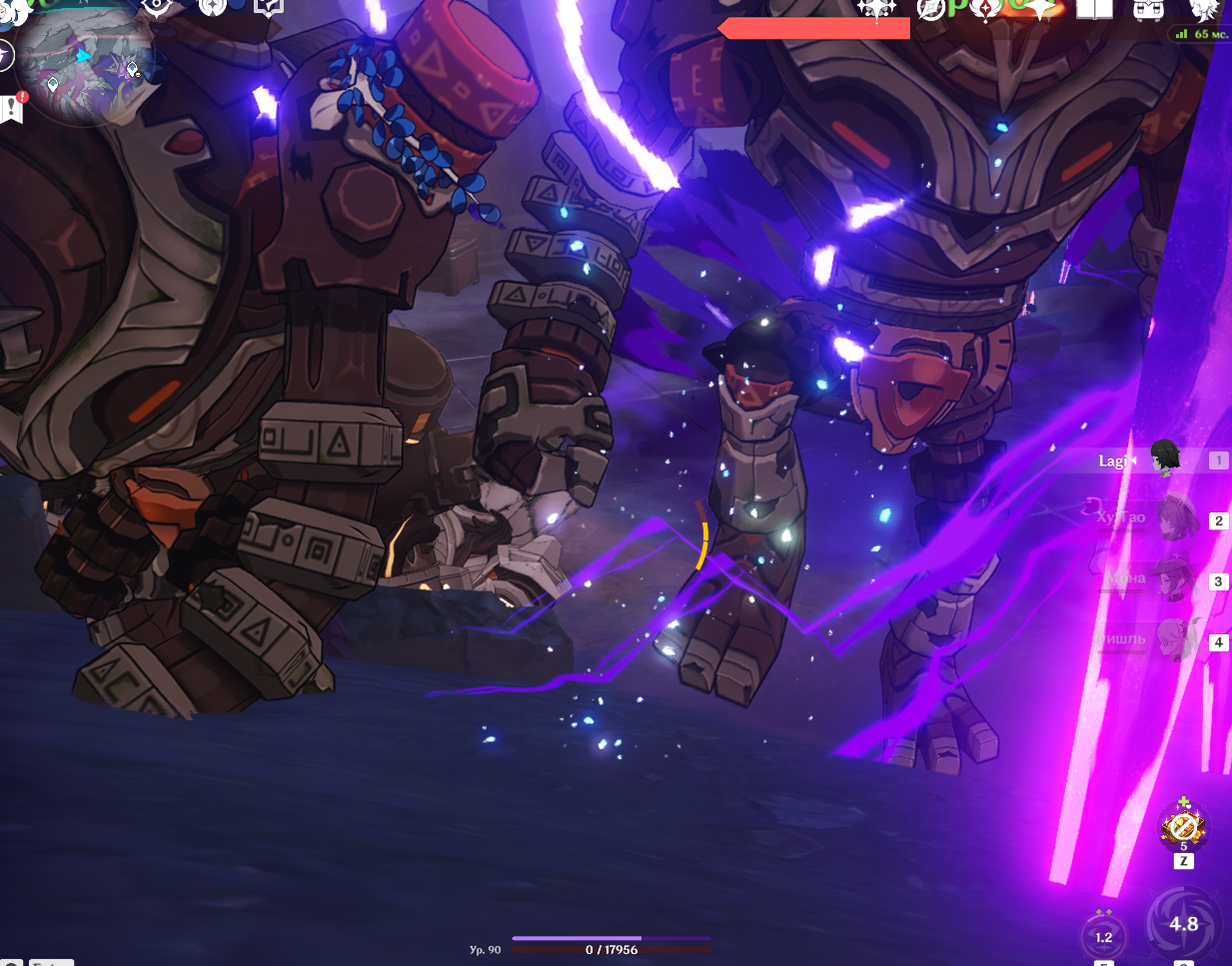Screen dimensions: 1232x966
Task: Select active character Lagi in party list
Action: click(1163, 459)
